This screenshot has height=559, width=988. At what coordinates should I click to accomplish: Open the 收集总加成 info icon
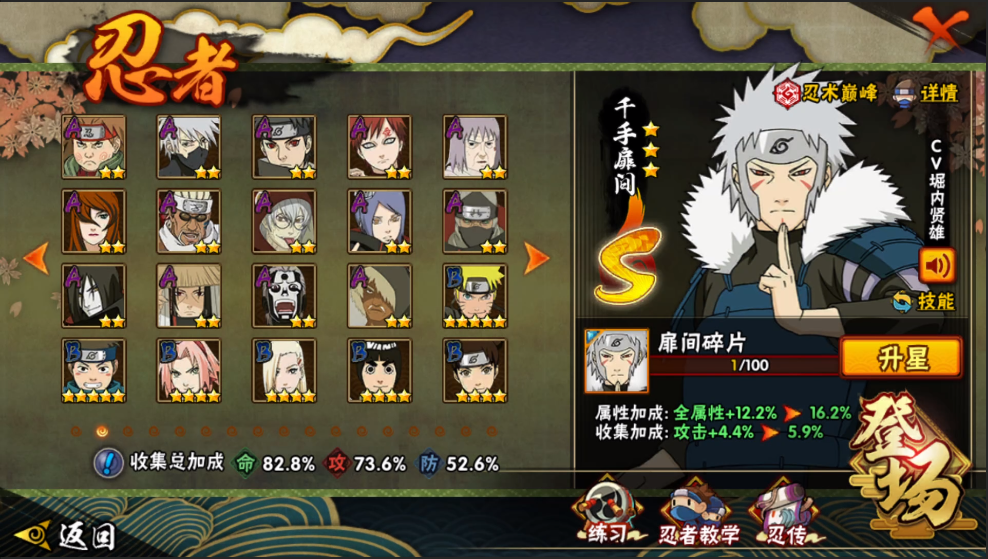pyautogui.click(x=108, y=463)
